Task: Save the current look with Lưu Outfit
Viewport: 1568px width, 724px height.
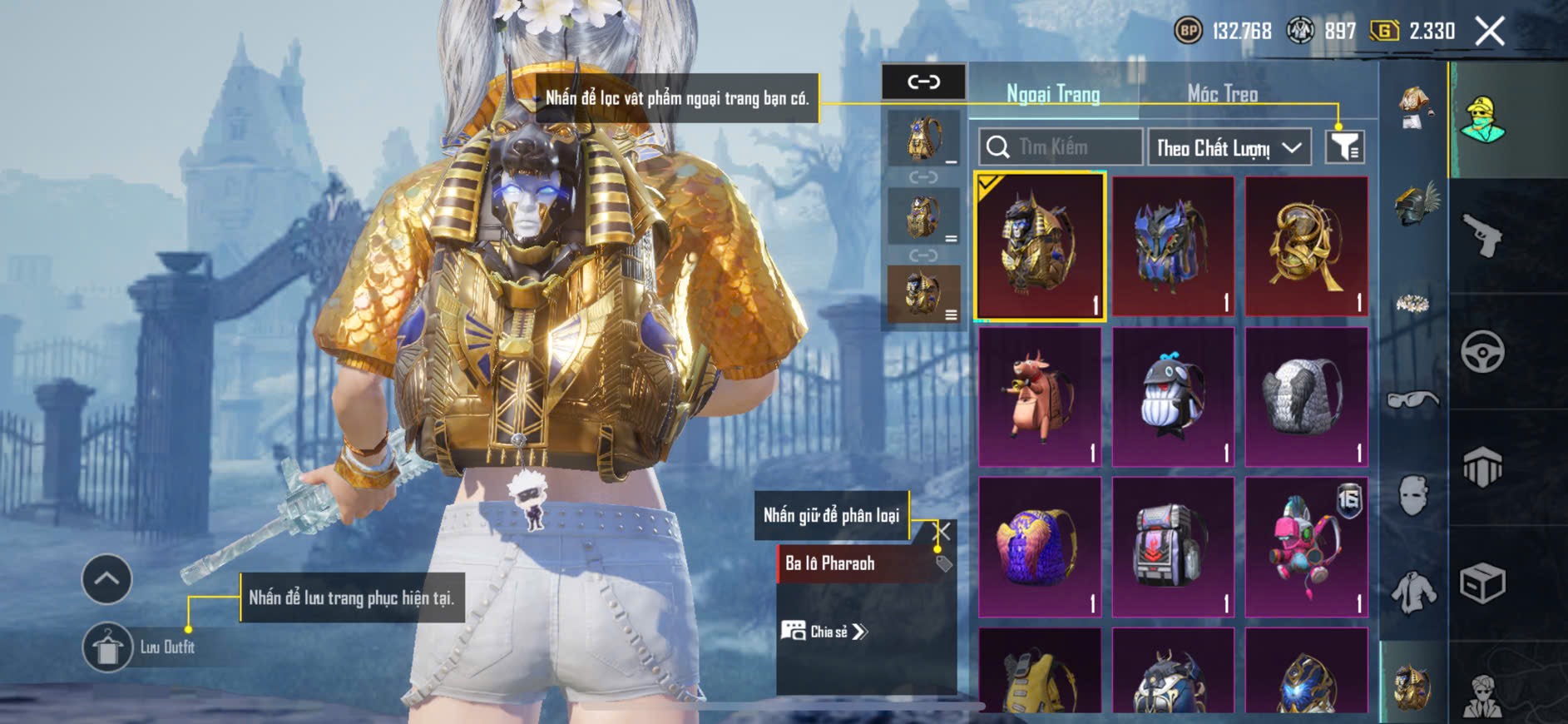Action: [x=108, y=647]
